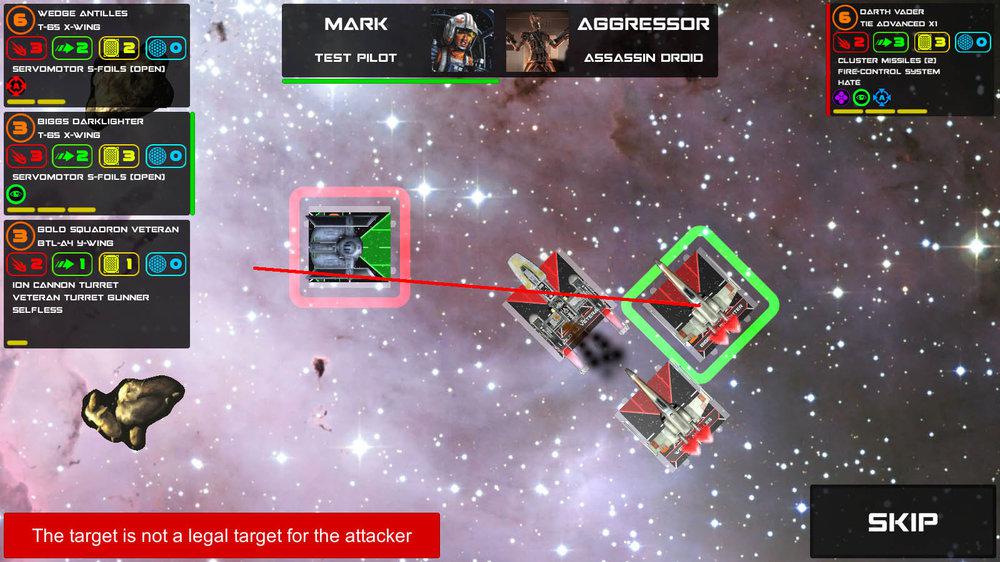Select Darth Vader ship card
Screen dimensions: 1000x562
911,59
